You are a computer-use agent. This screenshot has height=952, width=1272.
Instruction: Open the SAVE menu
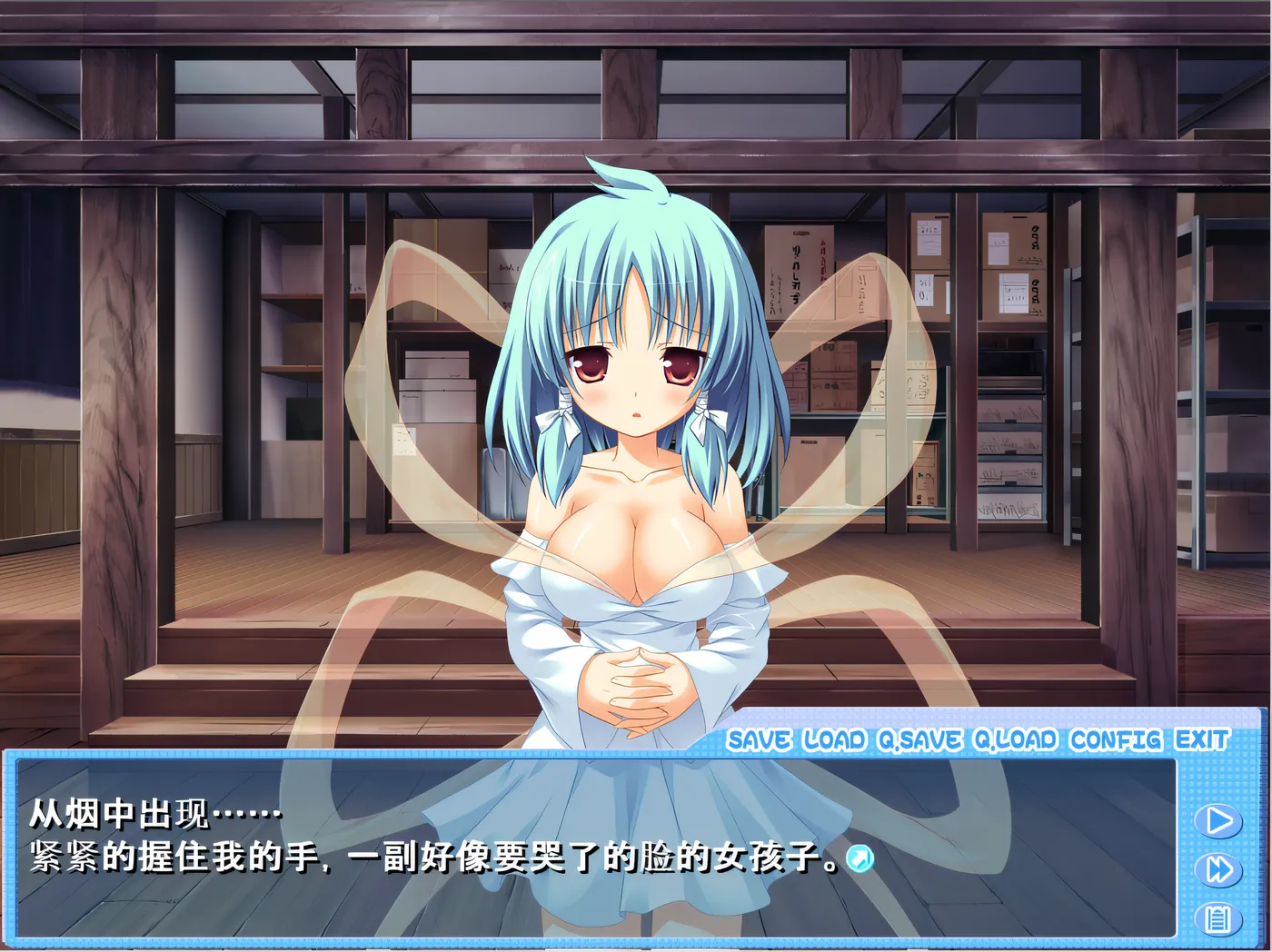click(759, 740)
